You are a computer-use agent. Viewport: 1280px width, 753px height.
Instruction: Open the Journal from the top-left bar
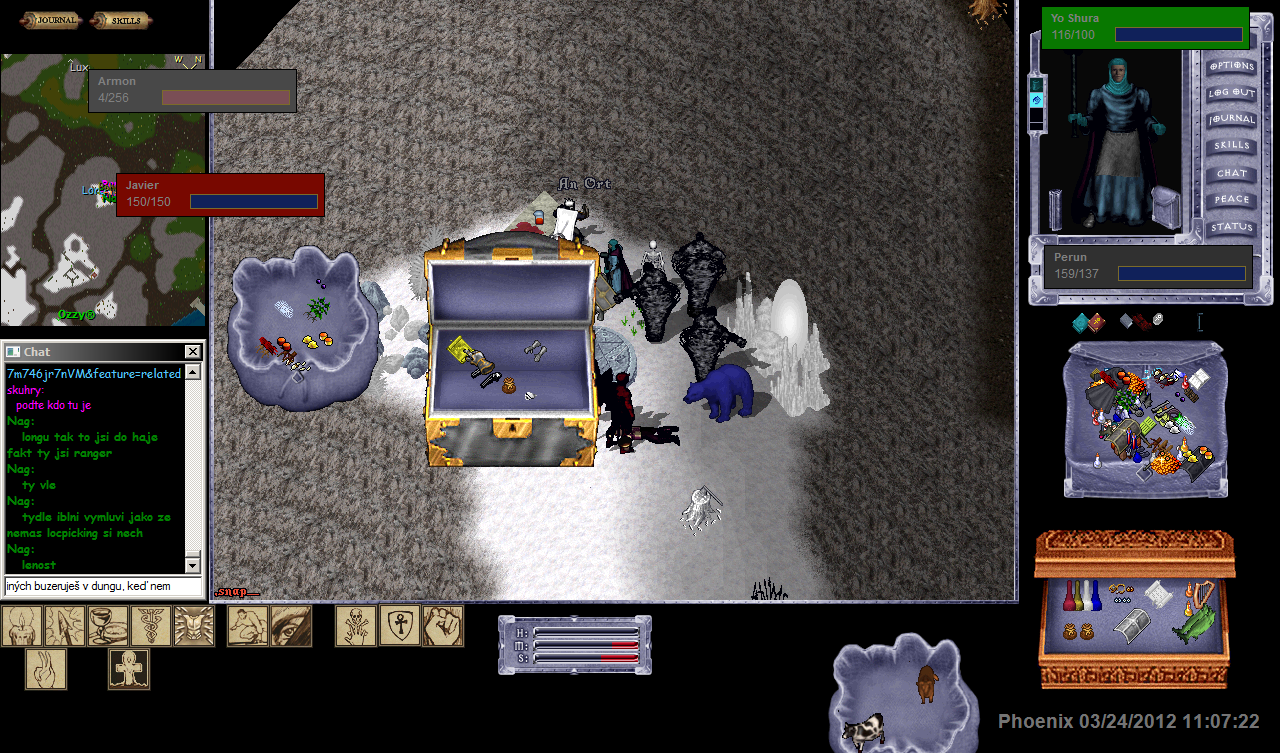pos(51,20)
